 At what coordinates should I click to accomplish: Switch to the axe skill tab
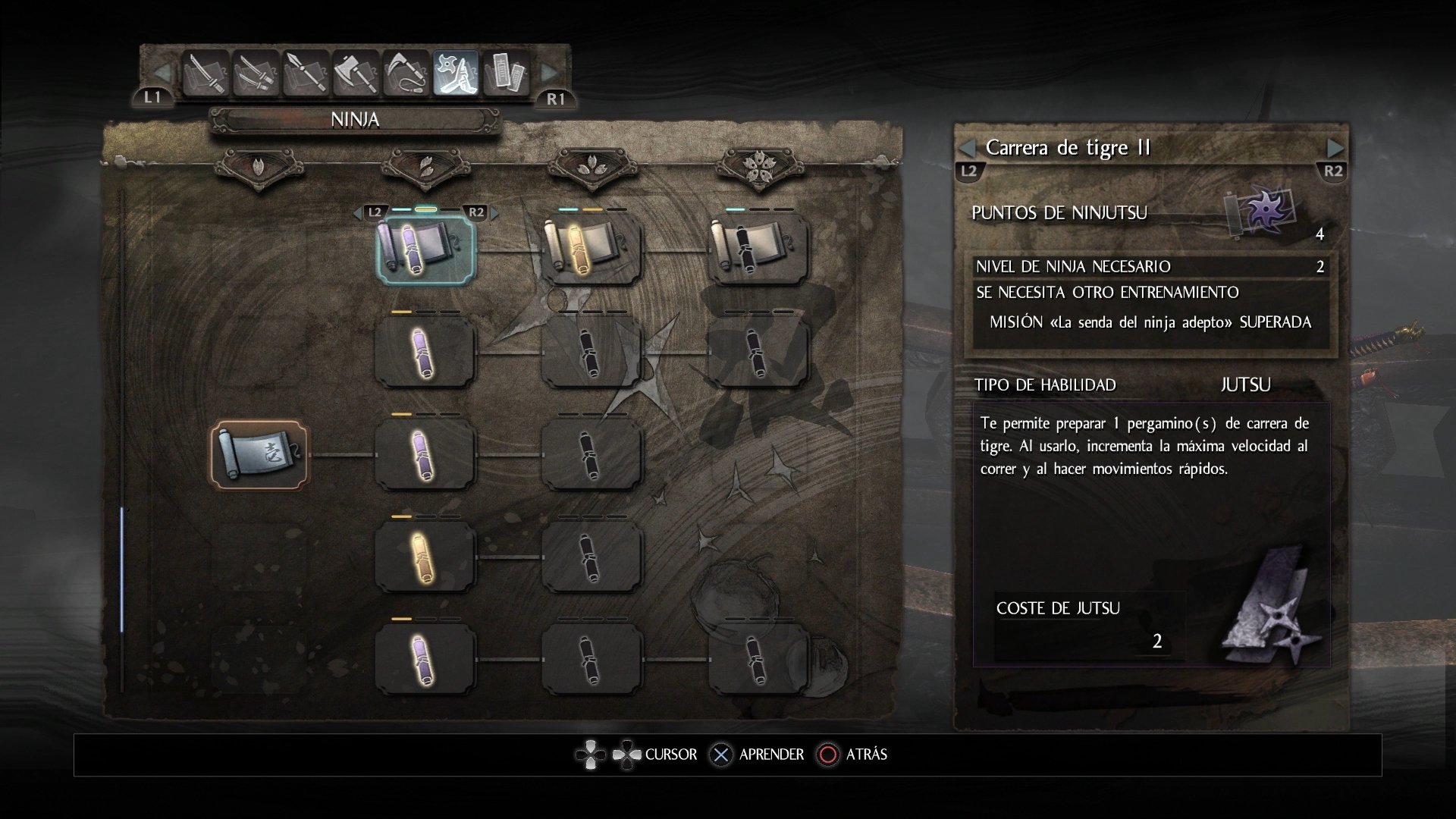(356, 74)
